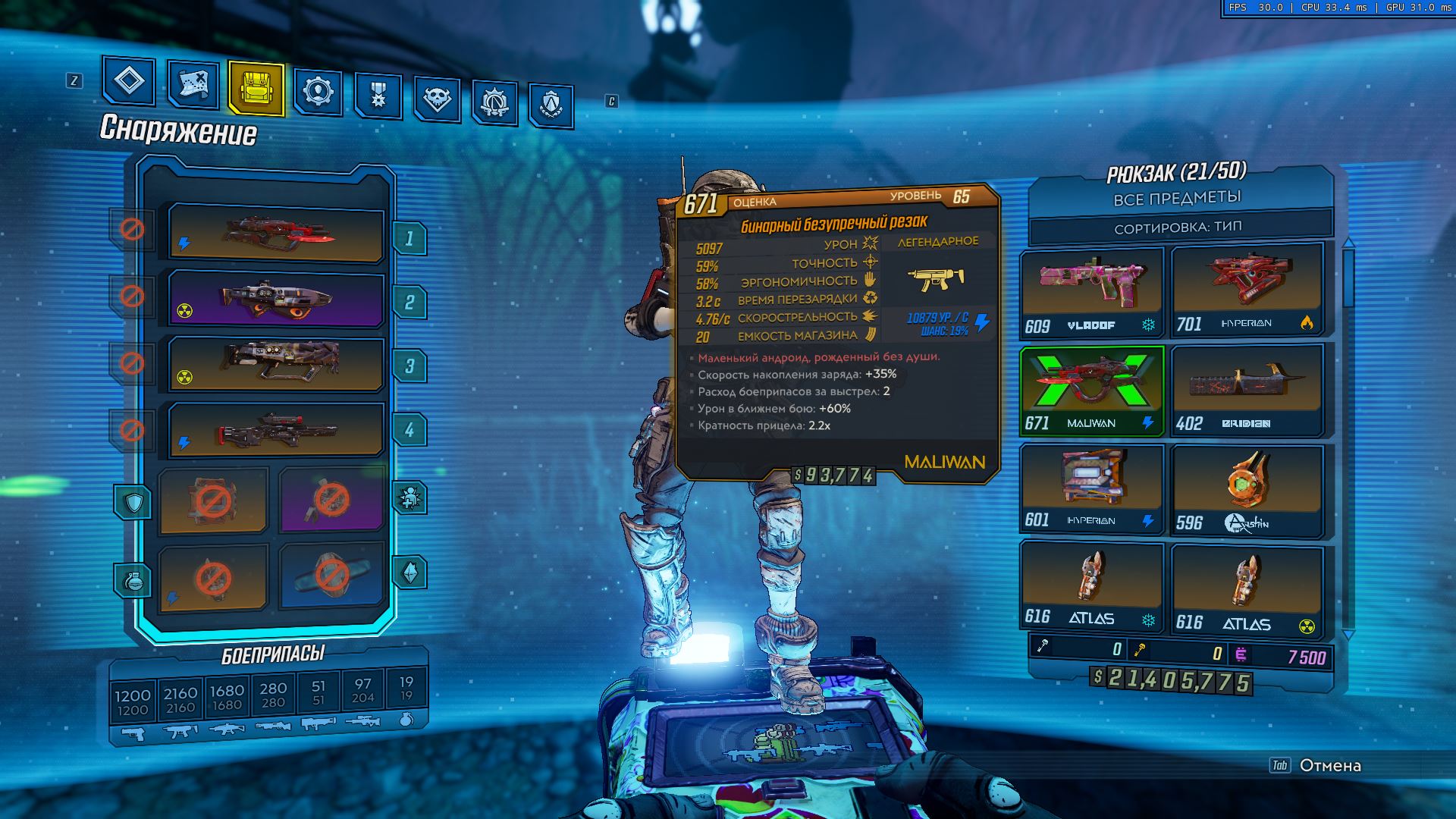
Task: Select the equipped grenade mod slot
Action: click(x=213, y=578)
